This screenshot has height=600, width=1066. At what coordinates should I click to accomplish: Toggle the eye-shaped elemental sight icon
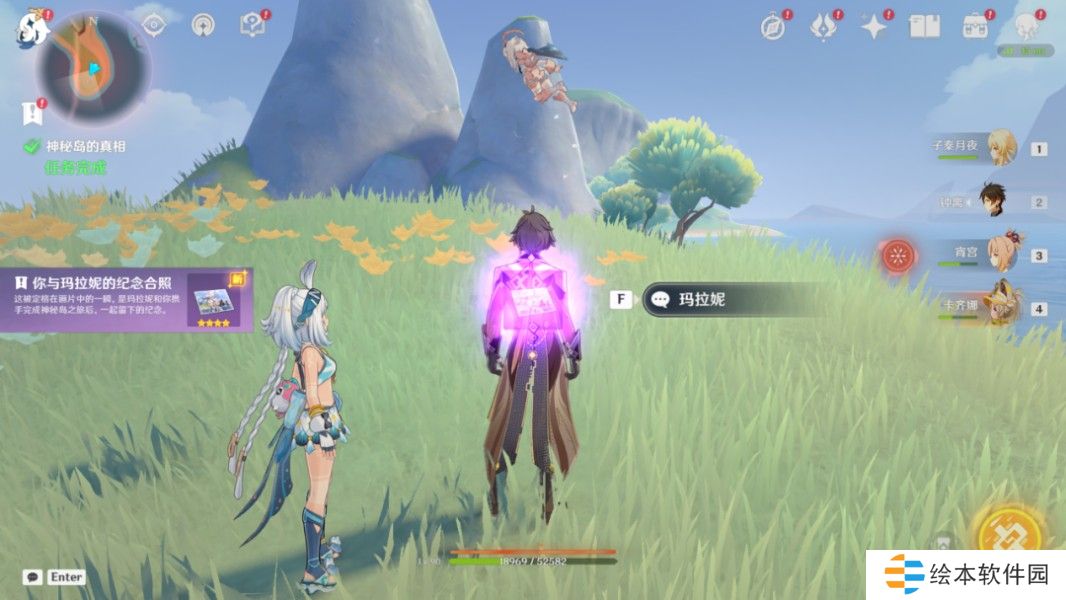click(x=153, y=26)
